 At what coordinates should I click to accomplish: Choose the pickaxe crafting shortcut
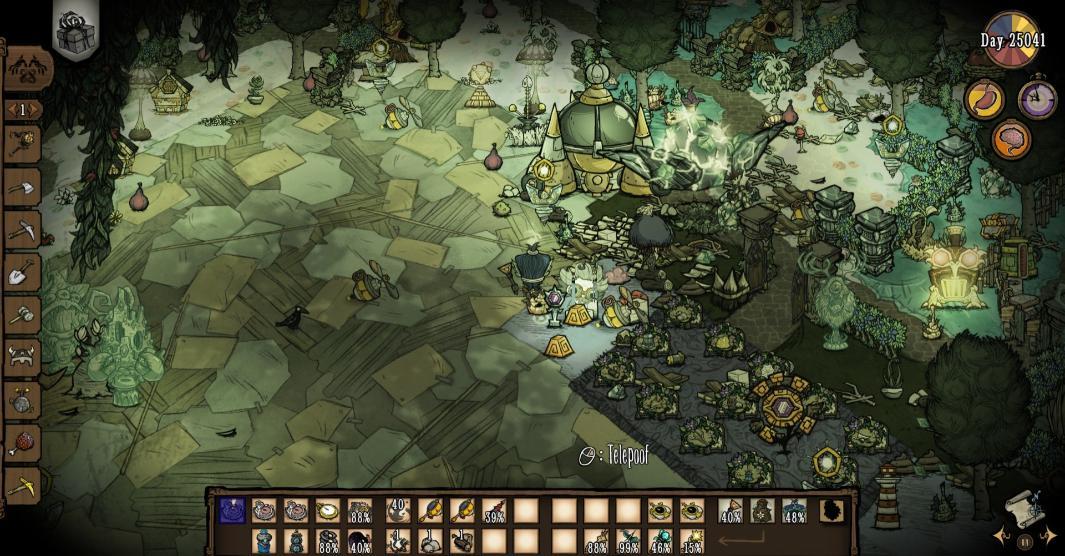click(22, 229)
